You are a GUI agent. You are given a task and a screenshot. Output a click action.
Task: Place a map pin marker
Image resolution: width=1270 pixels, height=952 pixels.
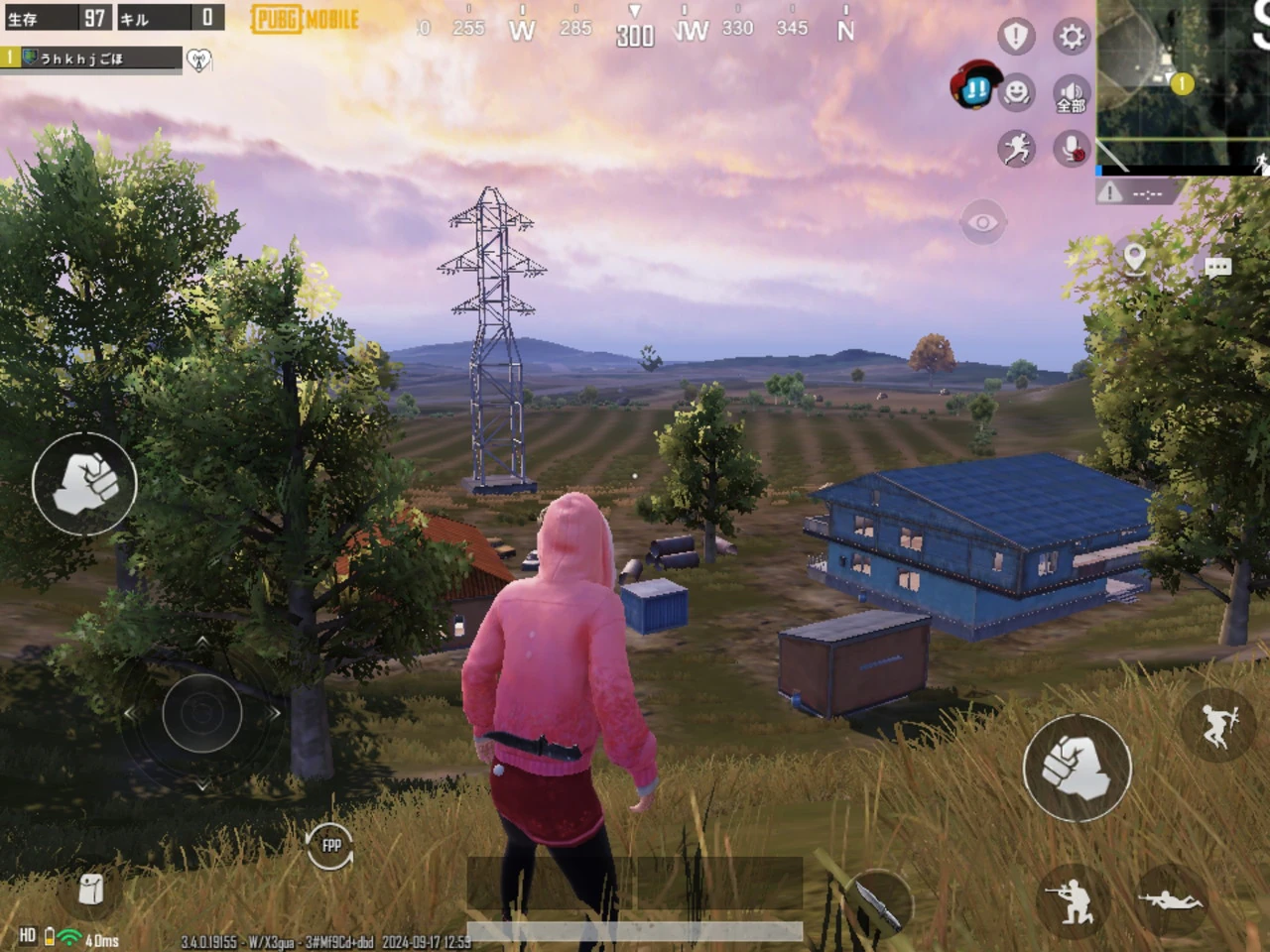click(x=1135, y=260)
